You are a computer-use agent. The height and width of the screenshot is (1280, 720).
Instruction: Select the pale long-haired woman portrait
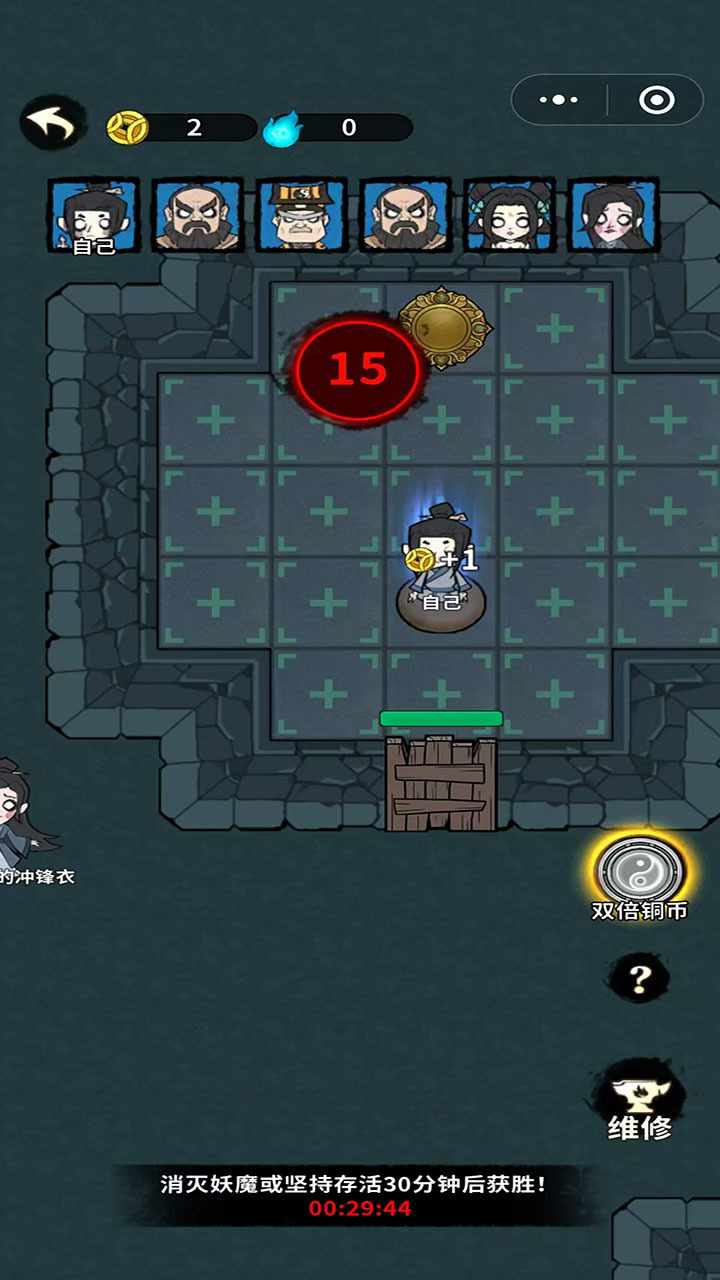click(613, 215)
